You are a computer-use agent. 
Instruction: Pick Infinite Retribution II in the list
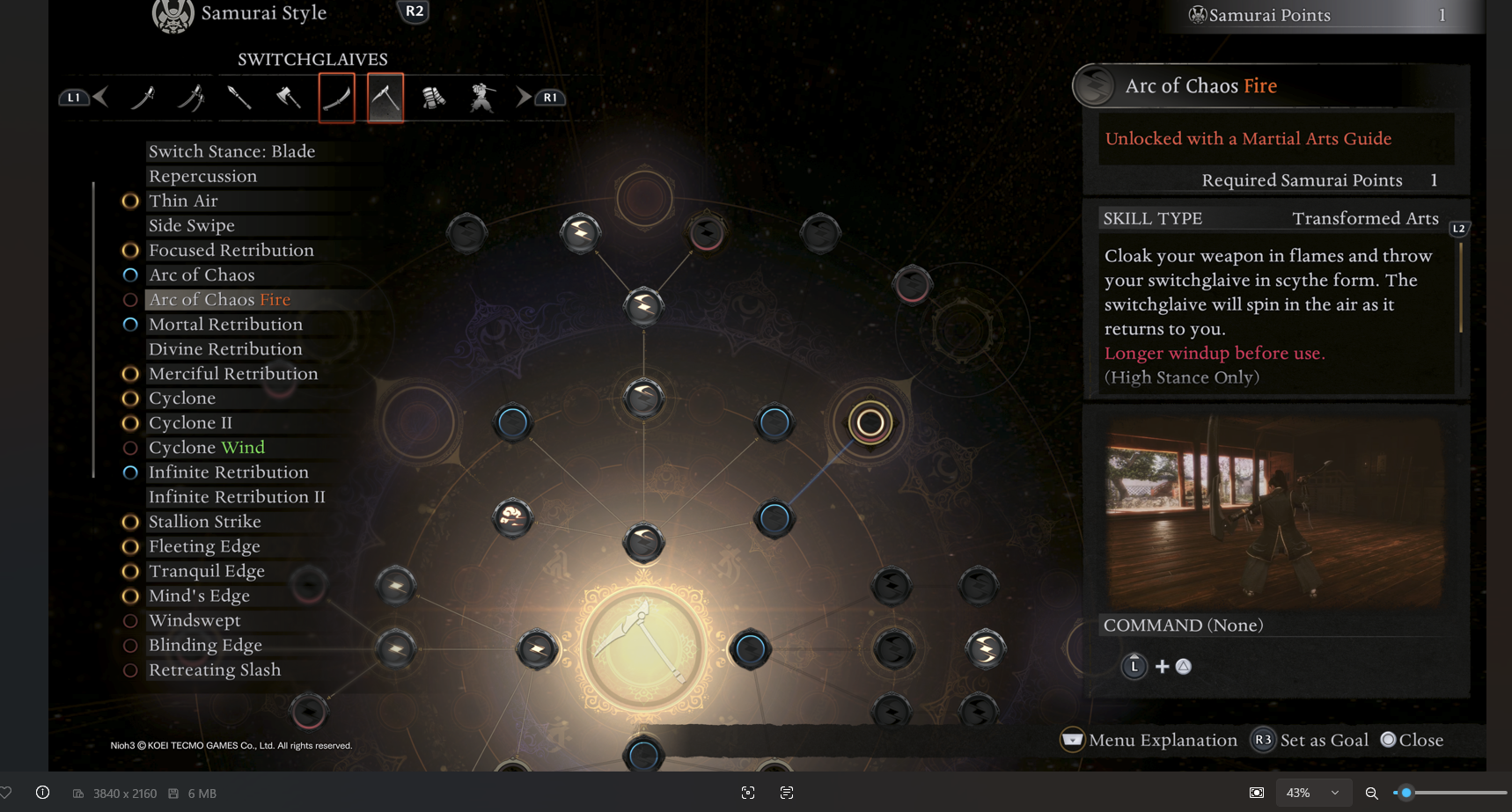click(x=237, y=496)
